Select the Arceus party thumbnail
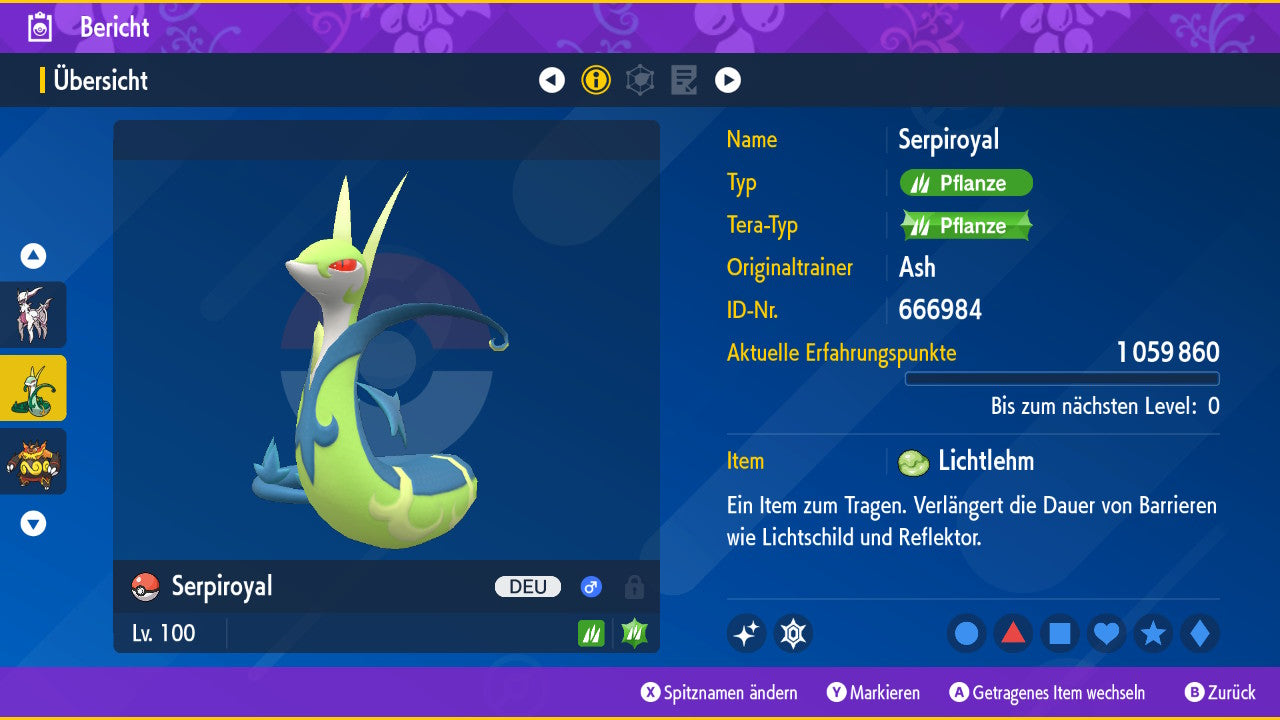 [x=33, y=314]
